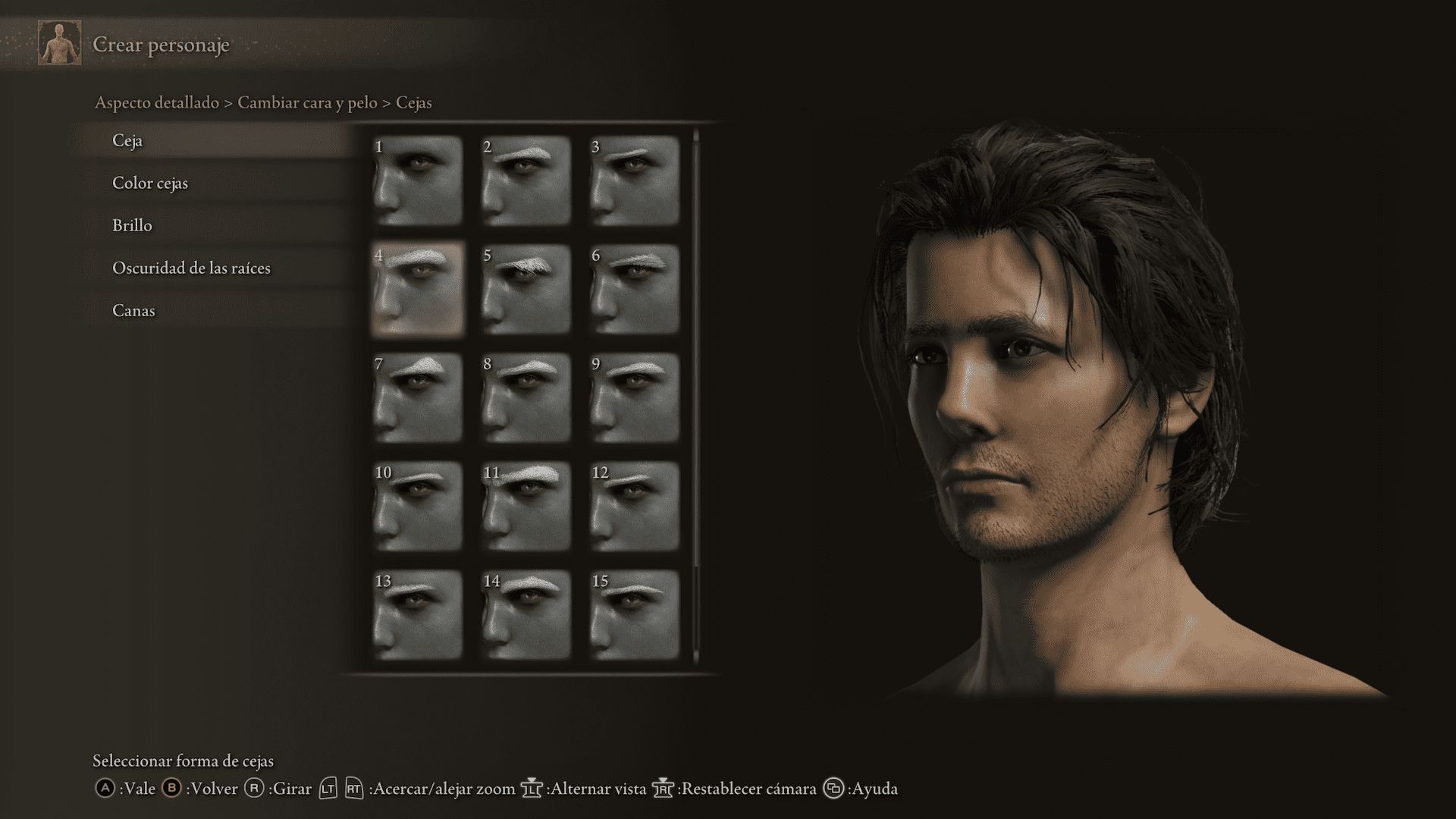Select eyebrow shape 3

pyautogui.click(x=634, y=180)
